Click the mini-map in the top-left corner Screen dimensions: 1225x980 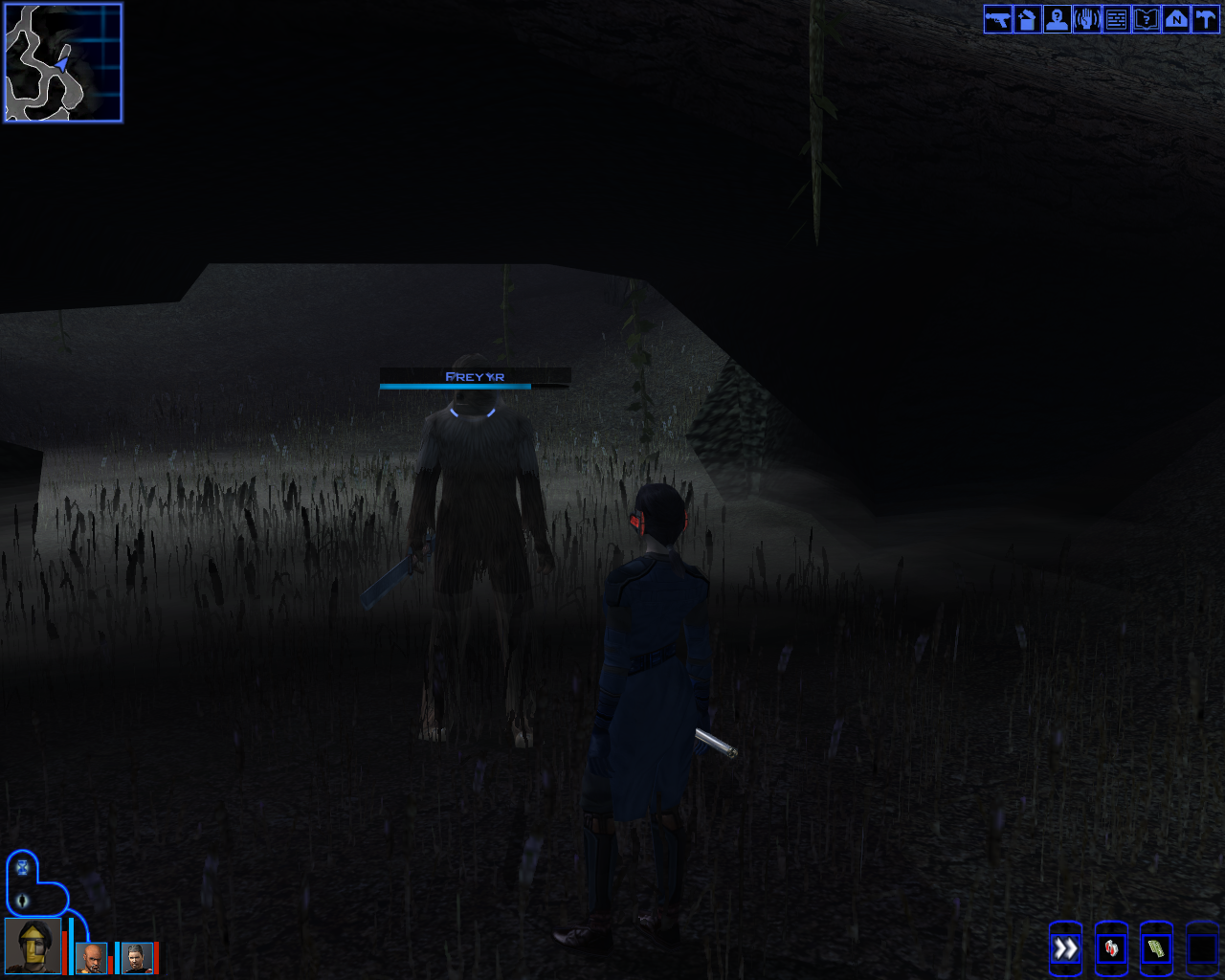(62, 62)
